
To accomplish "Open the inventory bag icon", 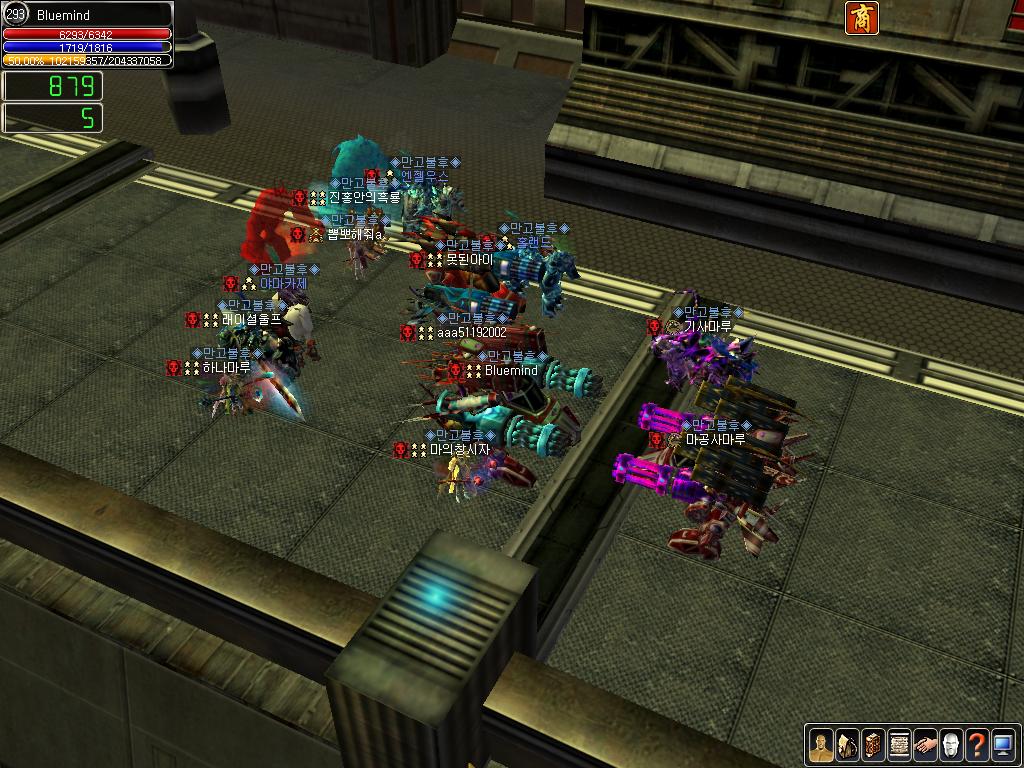I will (847, 745).
